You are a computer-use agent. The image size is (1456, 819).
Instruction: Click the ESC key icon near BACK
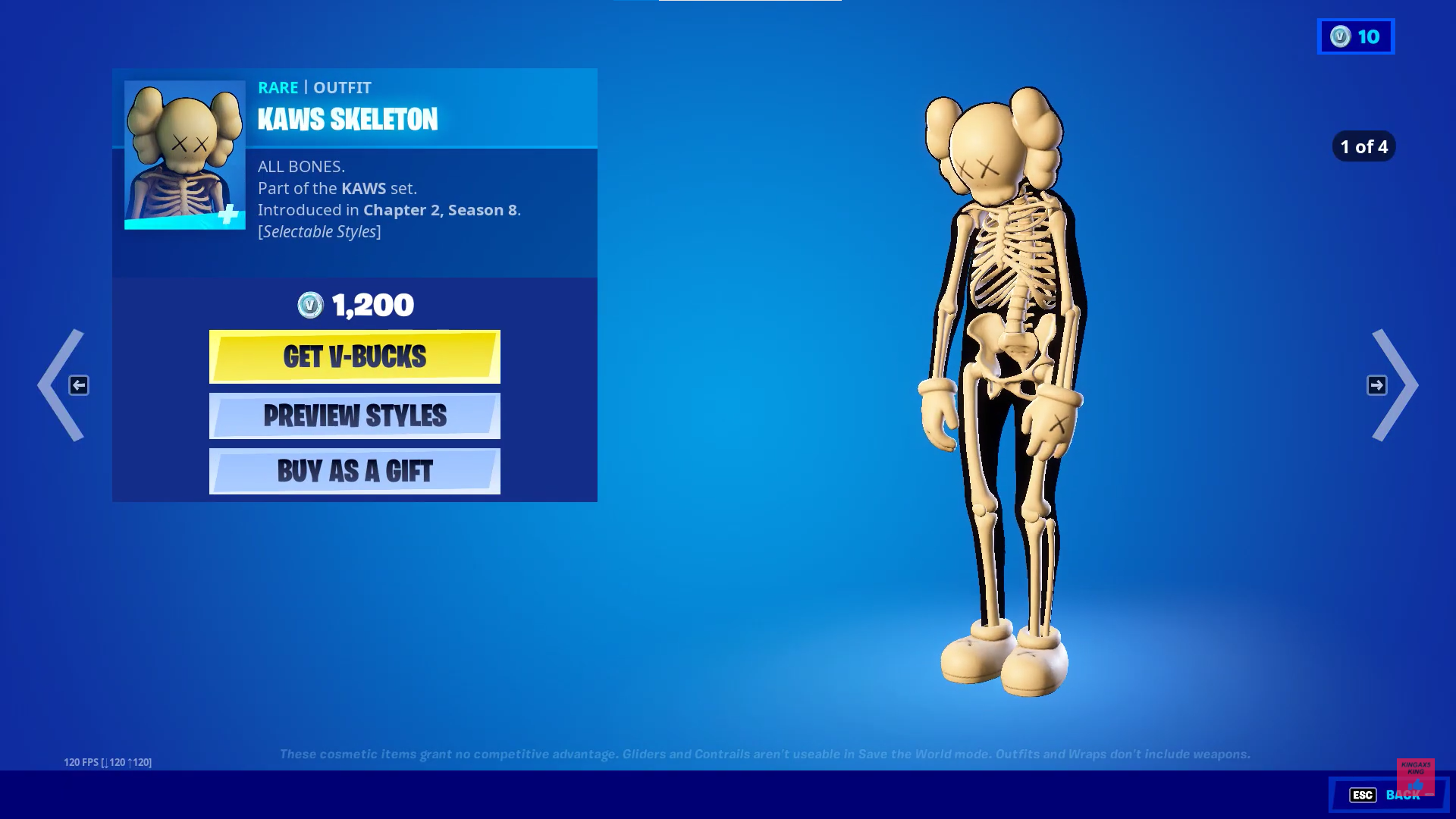point(1363,795)
